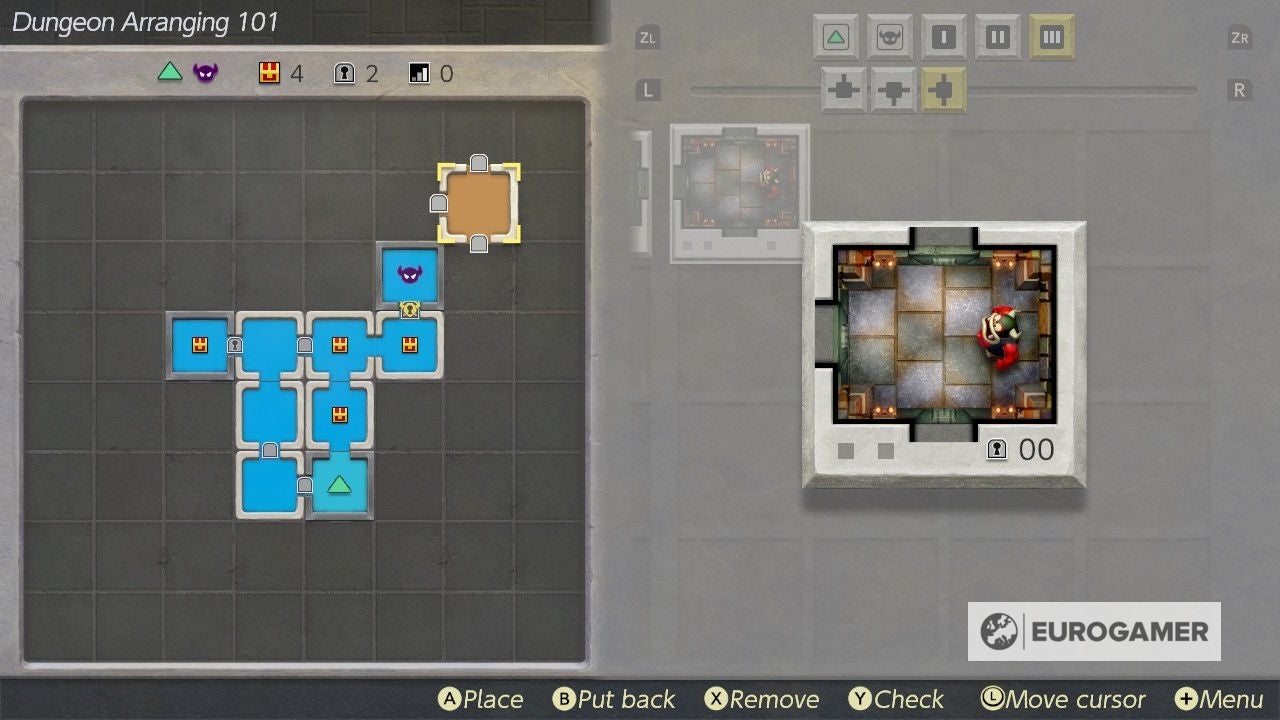
Task: Click the entrance triangle status icon
Action: 168,72
